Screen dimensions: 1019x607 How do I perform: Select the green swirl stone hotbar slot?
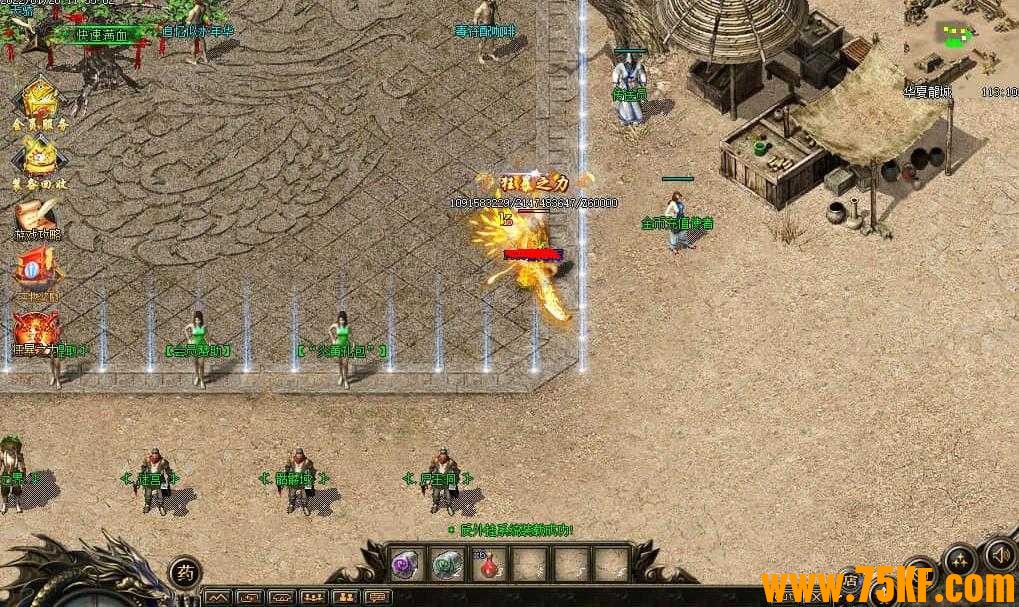[448, 565]
